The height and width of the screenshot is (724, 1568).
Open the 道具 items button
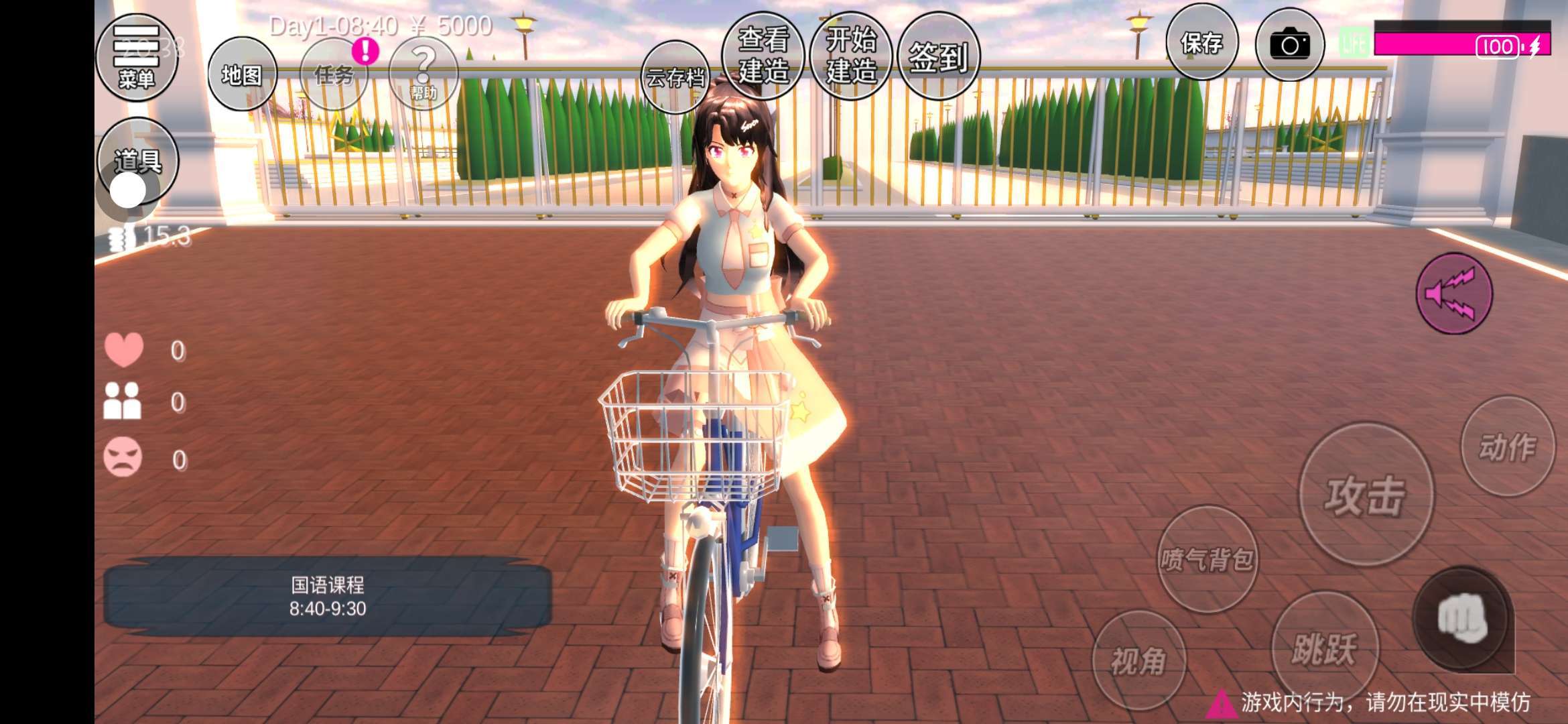138,160
